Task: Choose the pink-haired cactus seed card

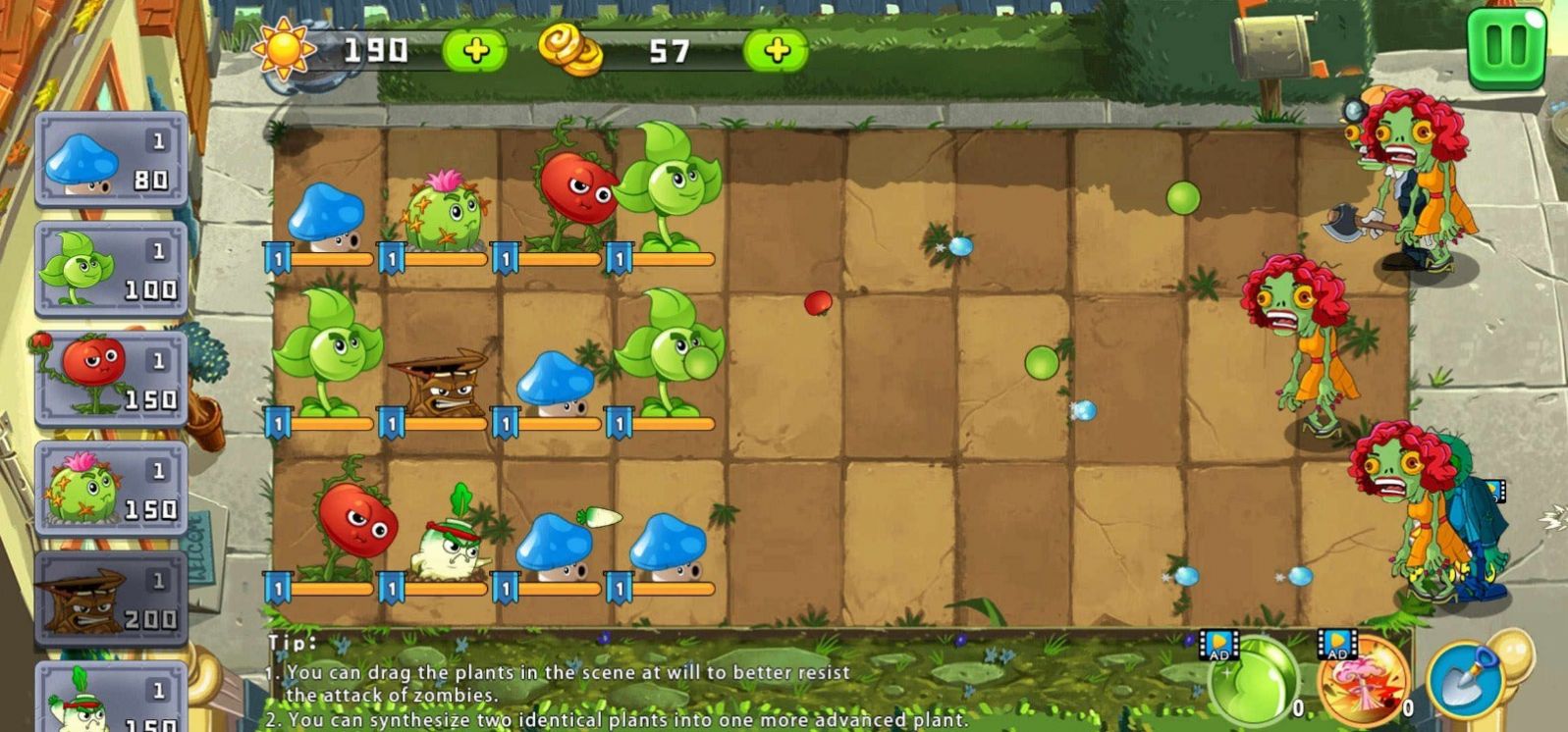Action: [110, 488]
